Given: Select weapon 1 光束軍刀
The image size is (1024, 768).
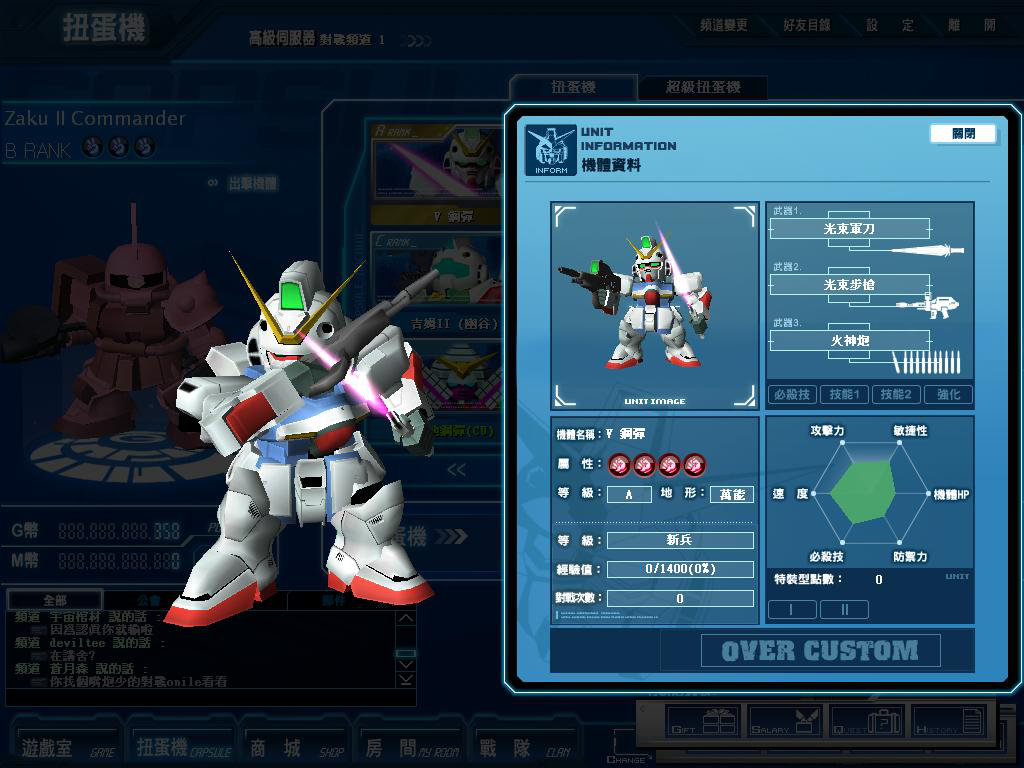Looking at the screenshot, I should pyautogui.click(x=849, y=229).
